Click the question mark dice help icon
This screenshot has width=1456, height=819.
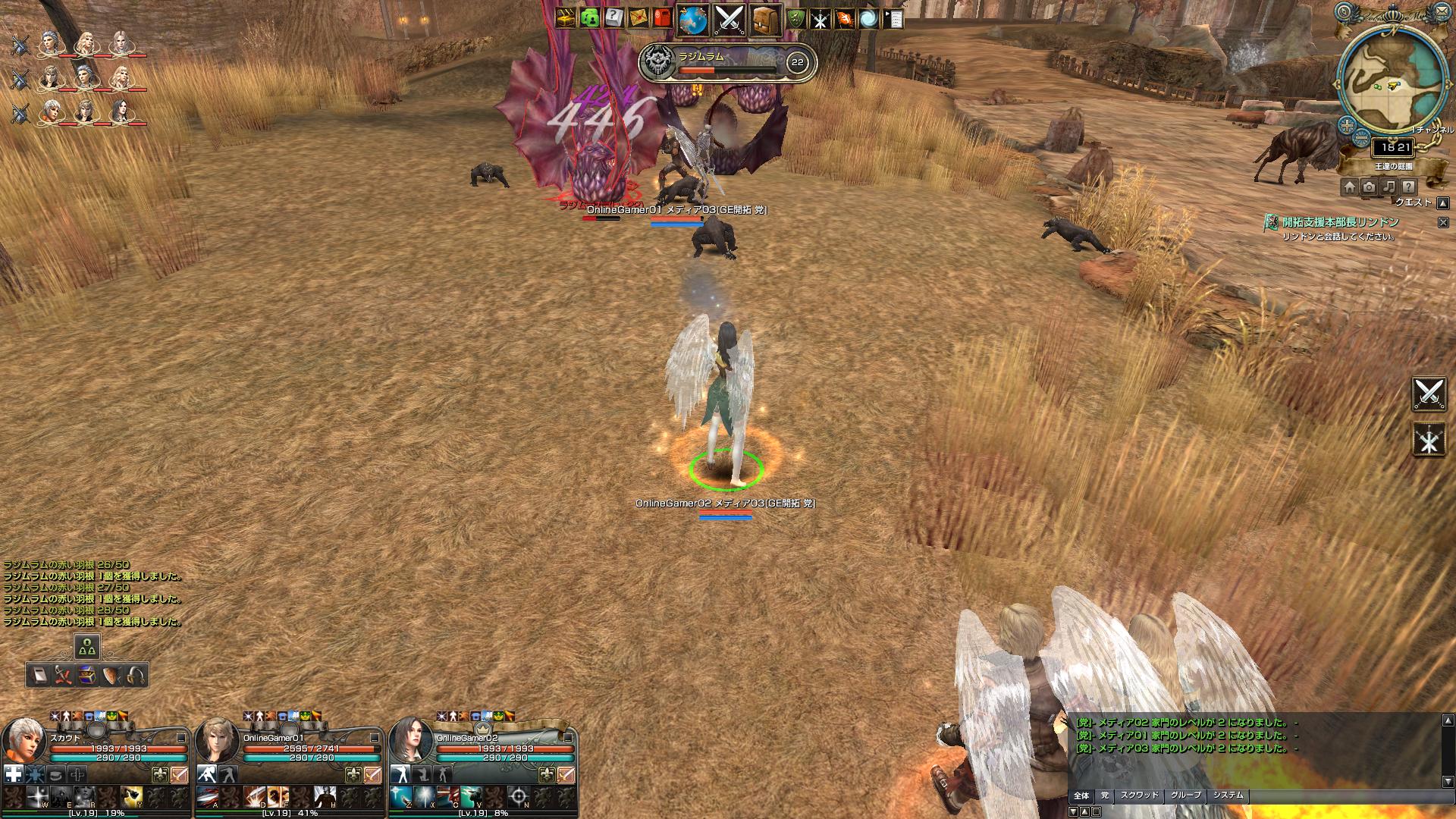[x=613, y=17]
